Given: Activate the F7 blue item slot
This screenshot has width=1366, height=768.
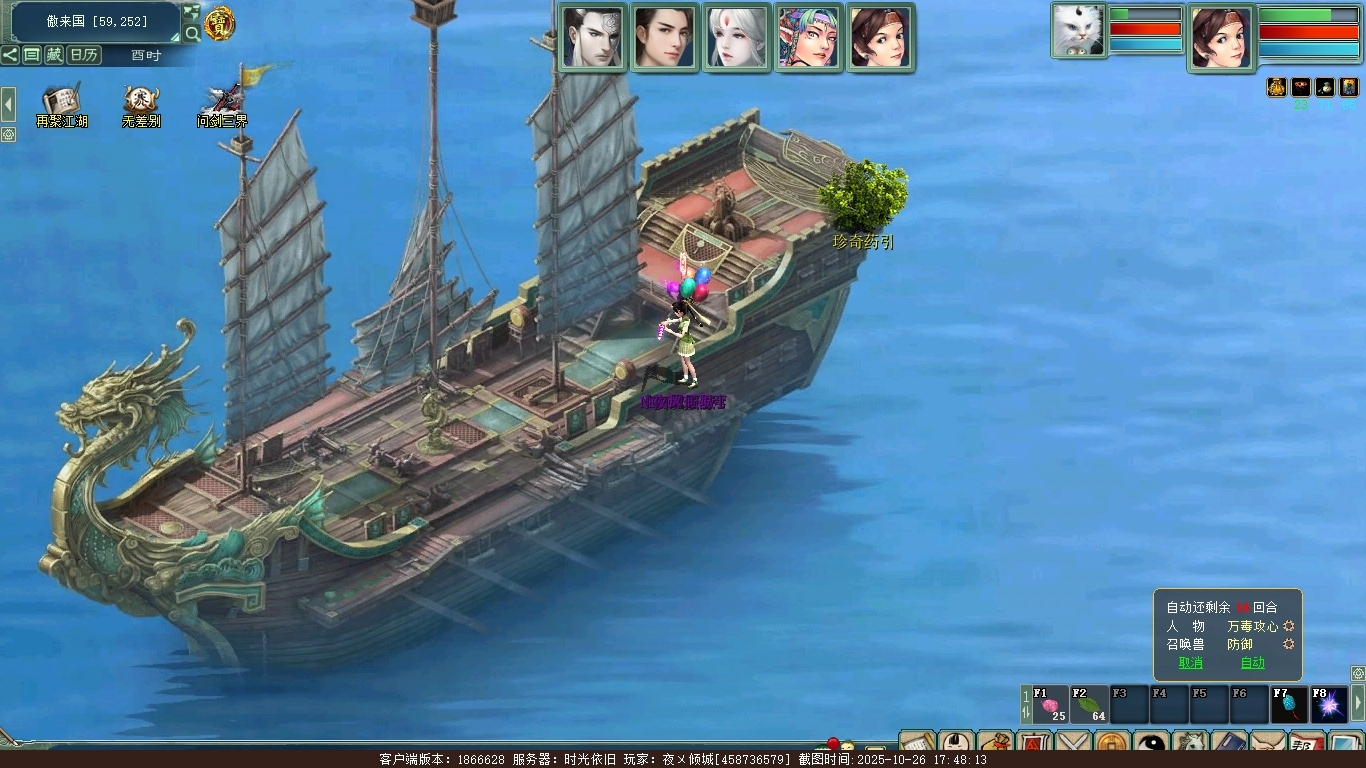Looking at the screenshot, I should [x=1289, y=705].
